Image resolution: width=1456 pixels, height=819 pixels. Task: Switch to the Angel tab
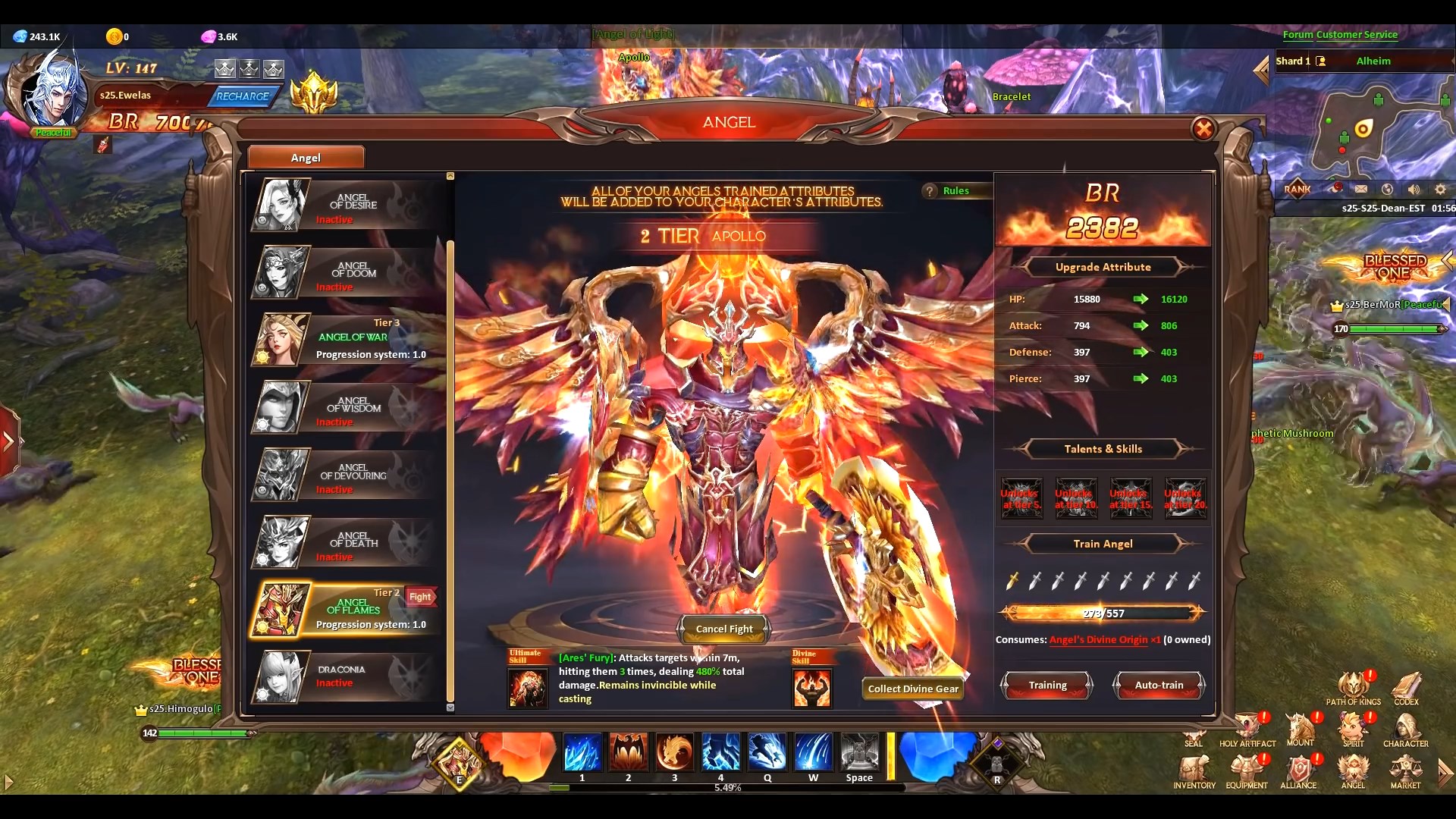click(306, 157)
